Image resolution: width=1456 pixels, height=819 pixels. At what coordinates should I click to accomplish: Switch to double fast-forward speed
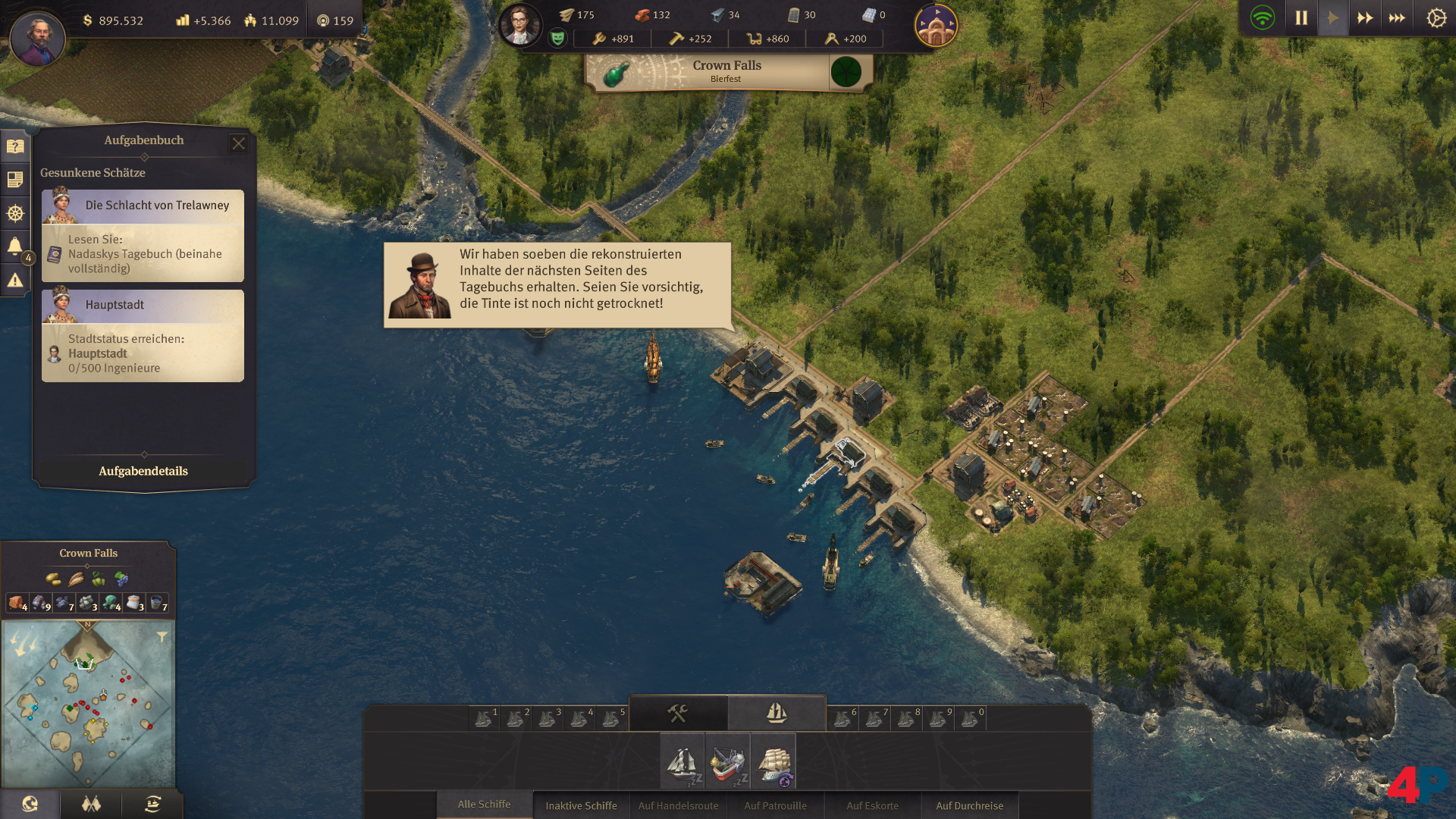(x=1365, y=18)
